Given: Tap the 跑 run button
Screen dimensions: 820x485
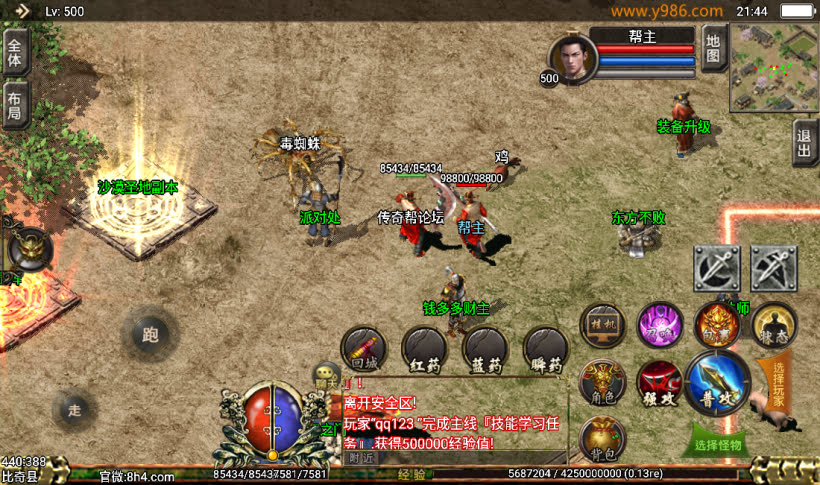Looking at the screenshot, I should pos(151,334).
